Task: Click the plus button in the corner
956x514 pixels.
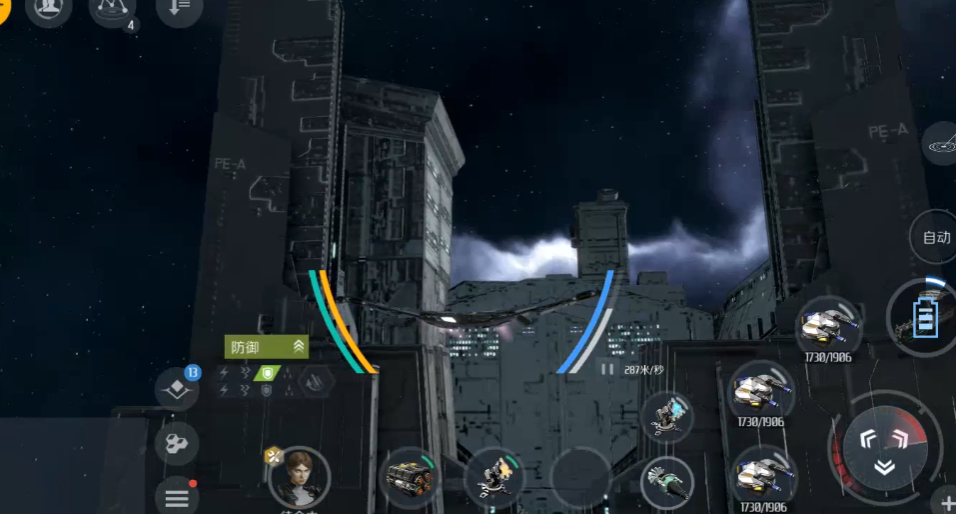Action: click(x=946, y=502)
